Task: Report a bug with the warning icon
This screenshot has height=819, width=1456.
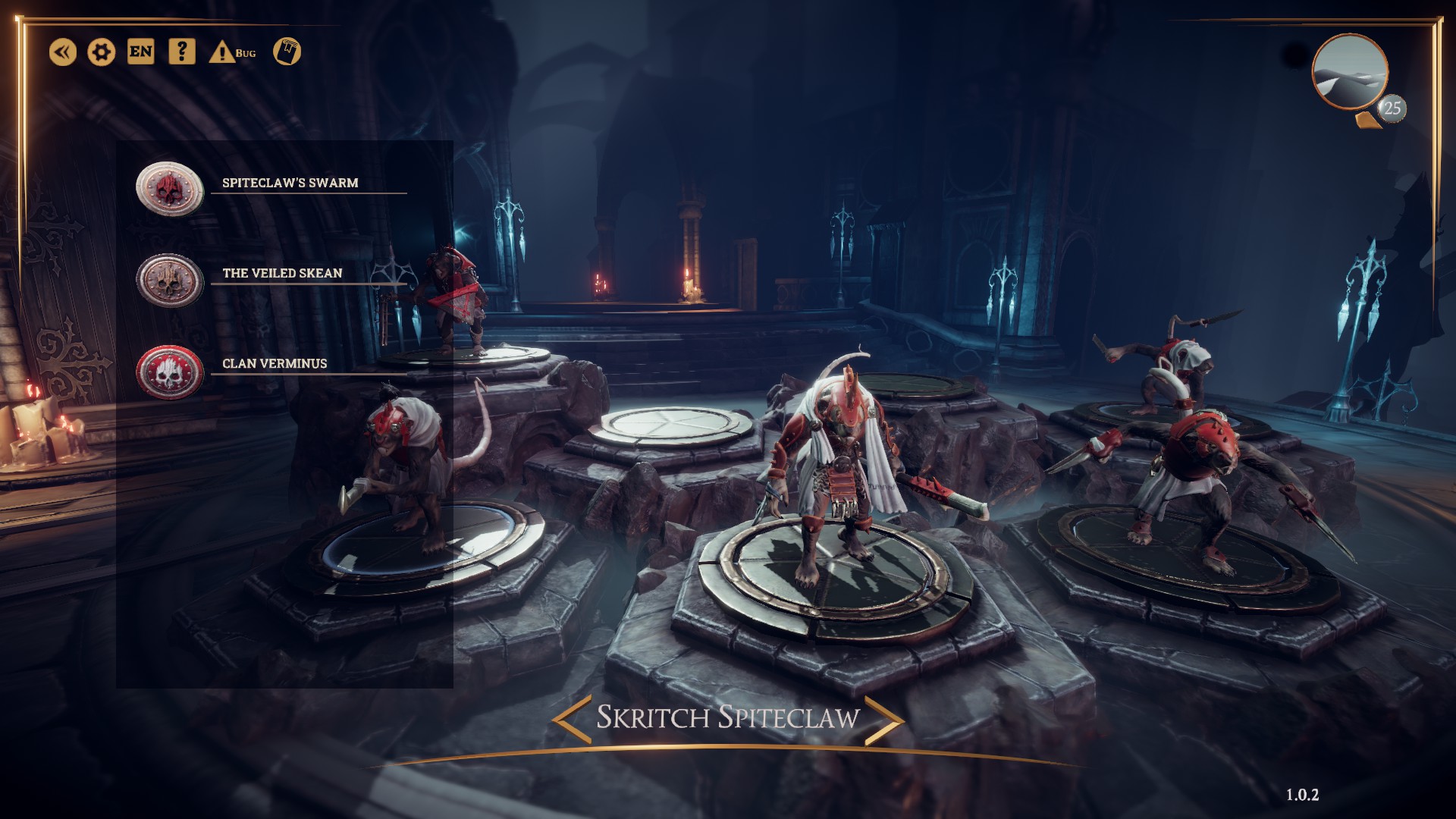Action: point(222,52)
